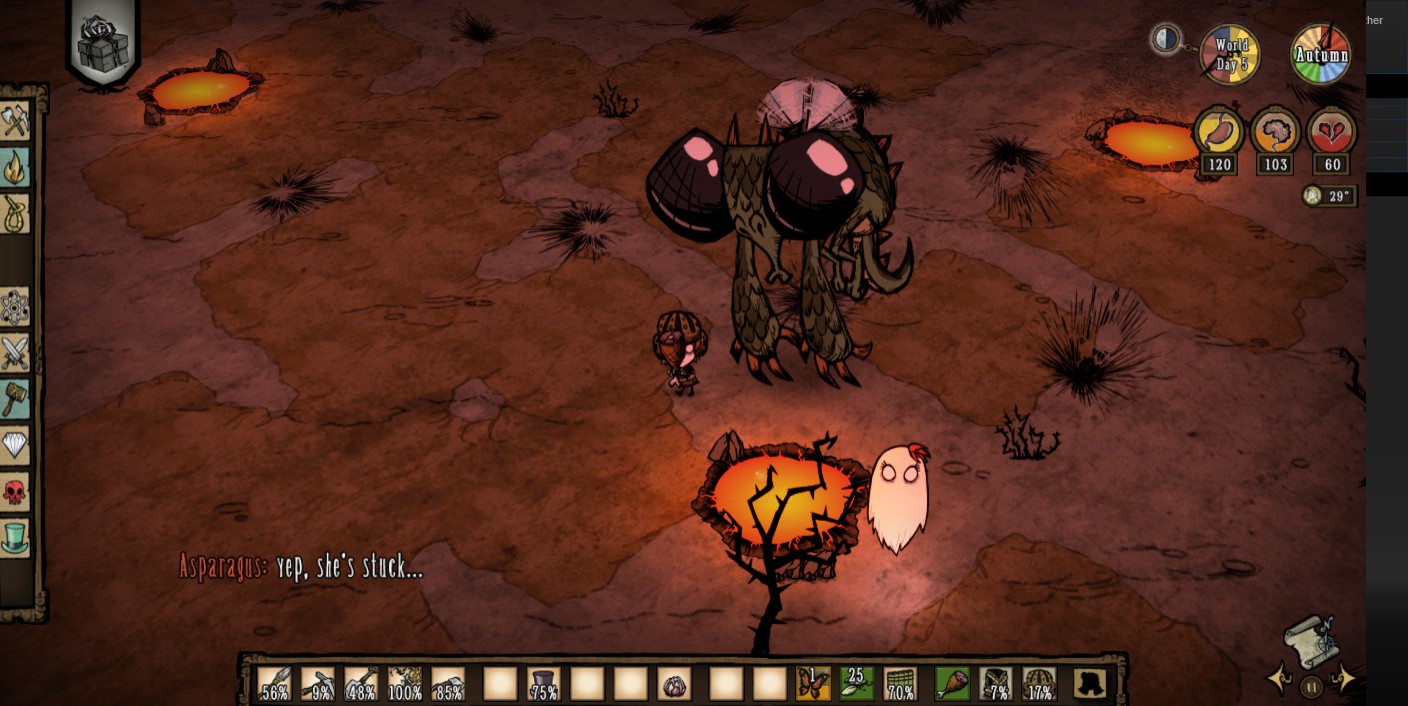Select the Survival rope crafting tab
1408x706 pixels.
click(x=15, y=213)
